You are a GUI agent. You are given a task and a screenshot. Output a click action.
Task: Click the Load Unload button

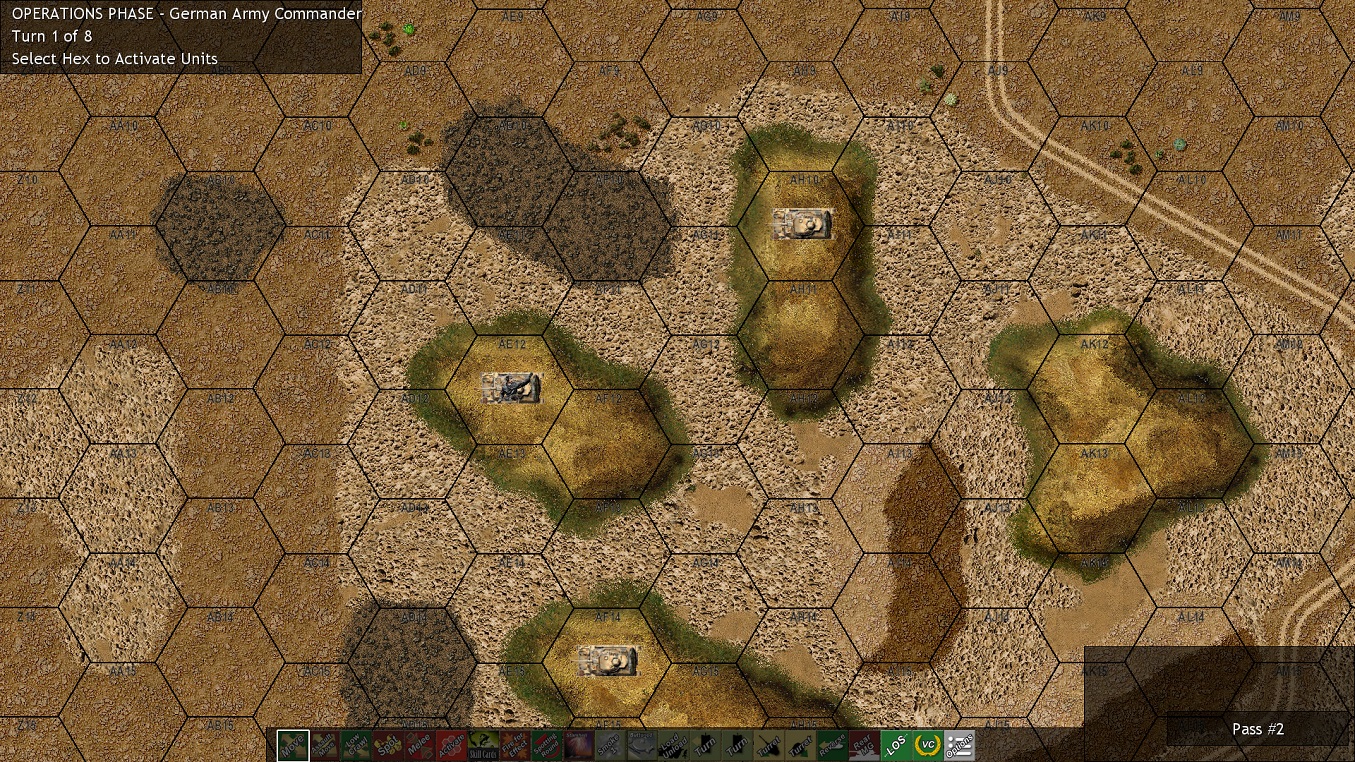(674, 745)
